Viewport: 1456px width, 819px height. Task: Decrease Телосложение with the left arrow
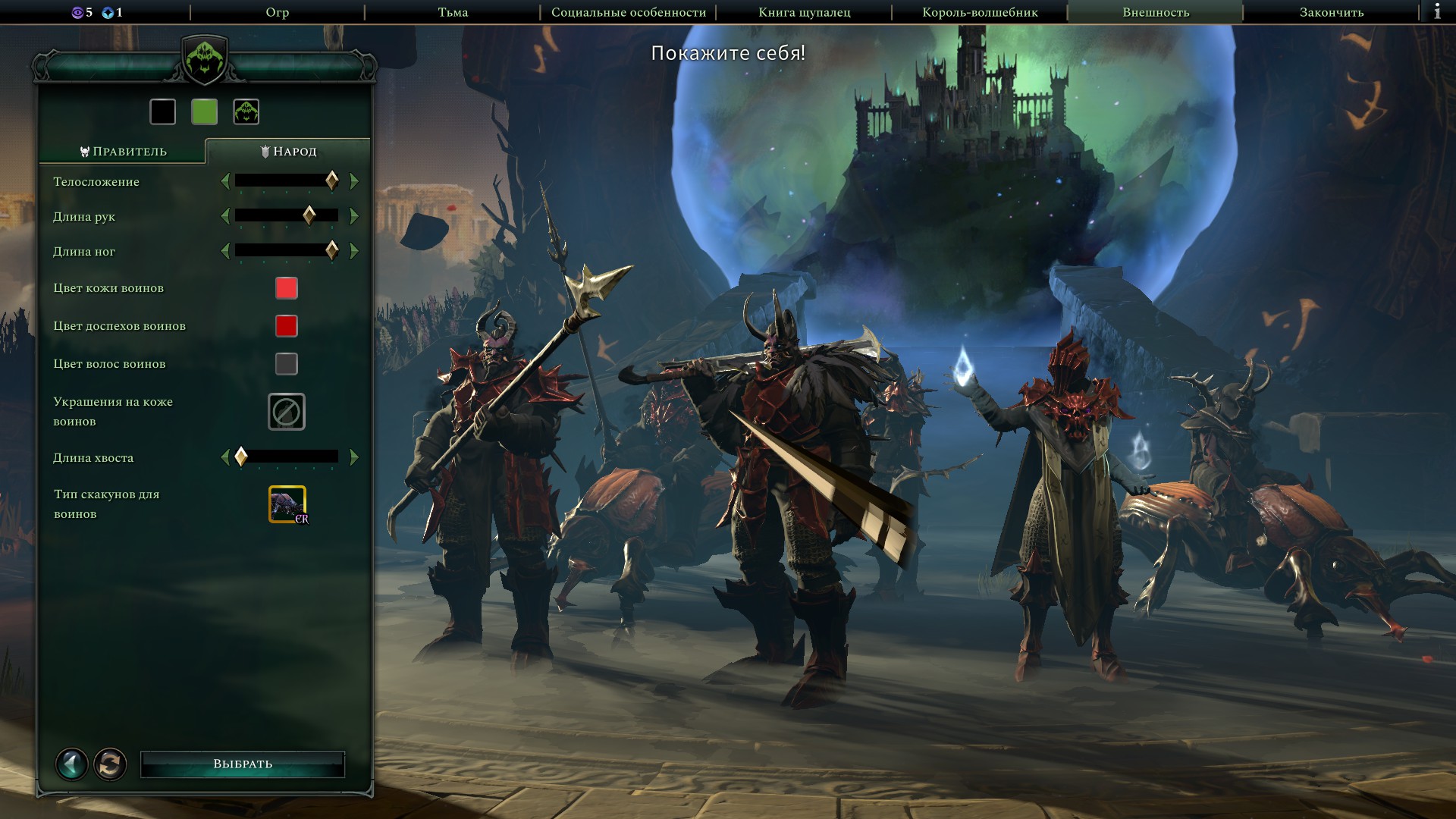(225, 181)
